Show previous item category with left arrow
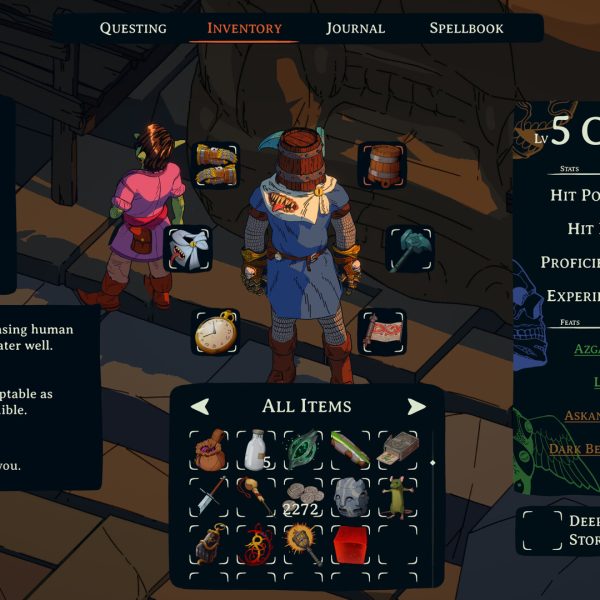Screen dimensions: 600x600 [200, 406]
